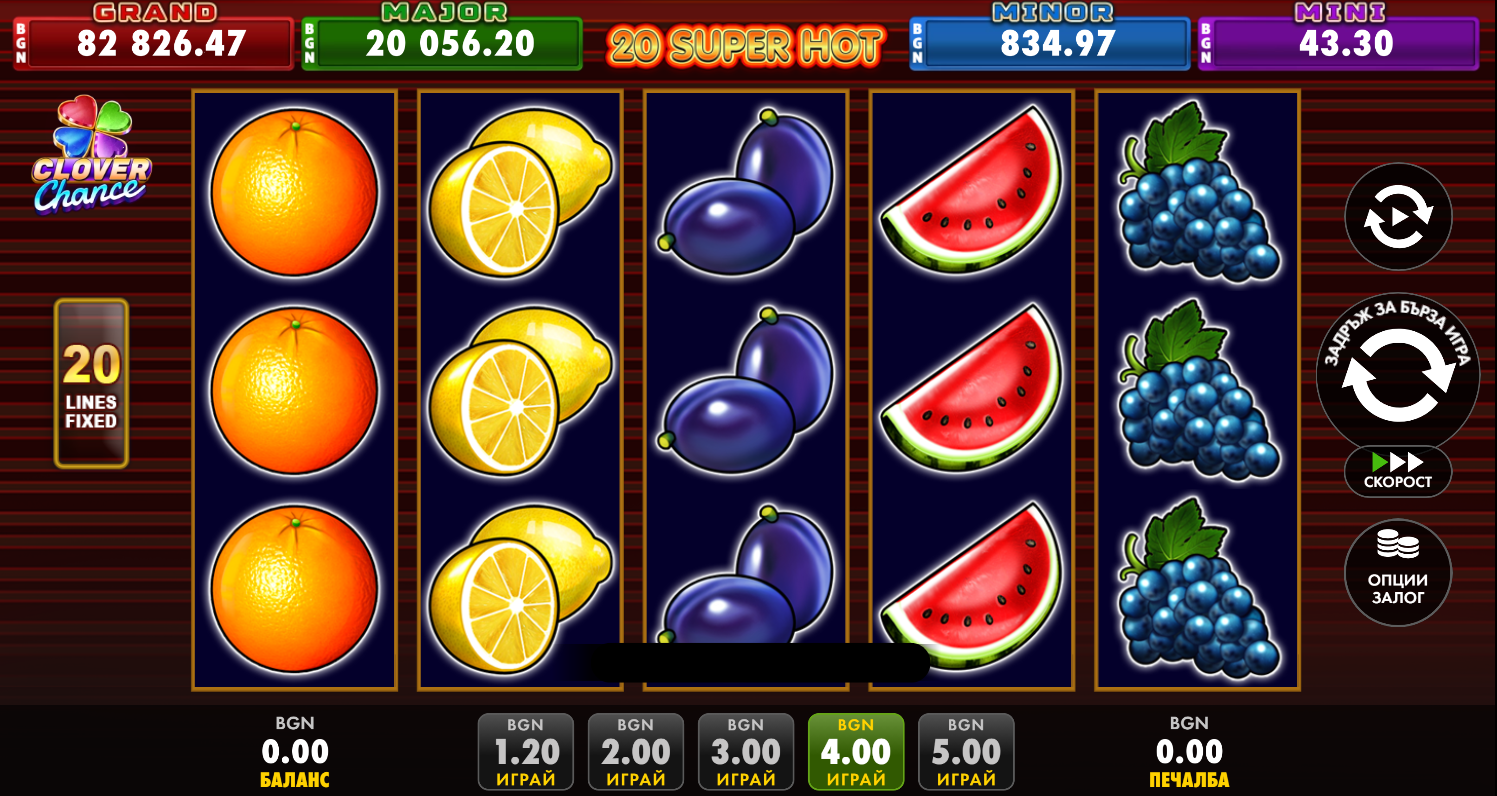The image size is (1497, 796).
Task: Change game speed with the Скорост button
Action: point(1397,471)
